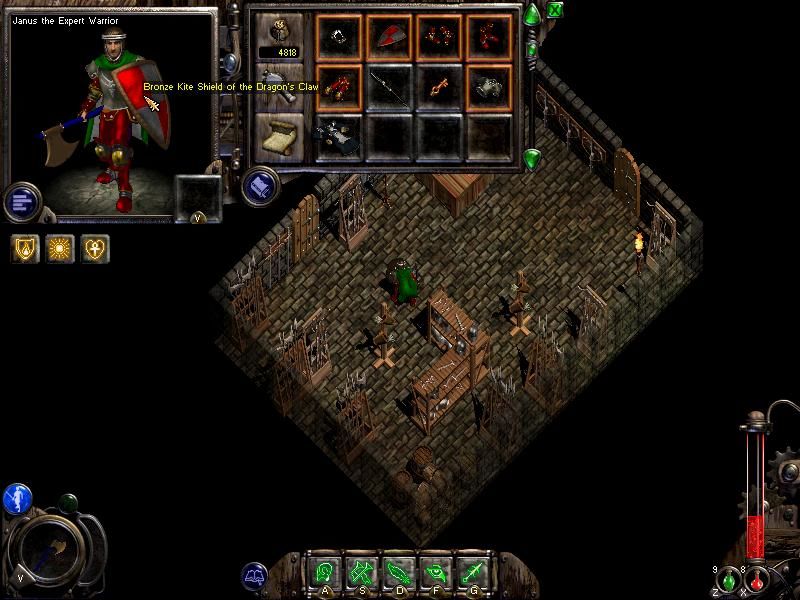Open the blue journal button below portrait

(260, 186)
